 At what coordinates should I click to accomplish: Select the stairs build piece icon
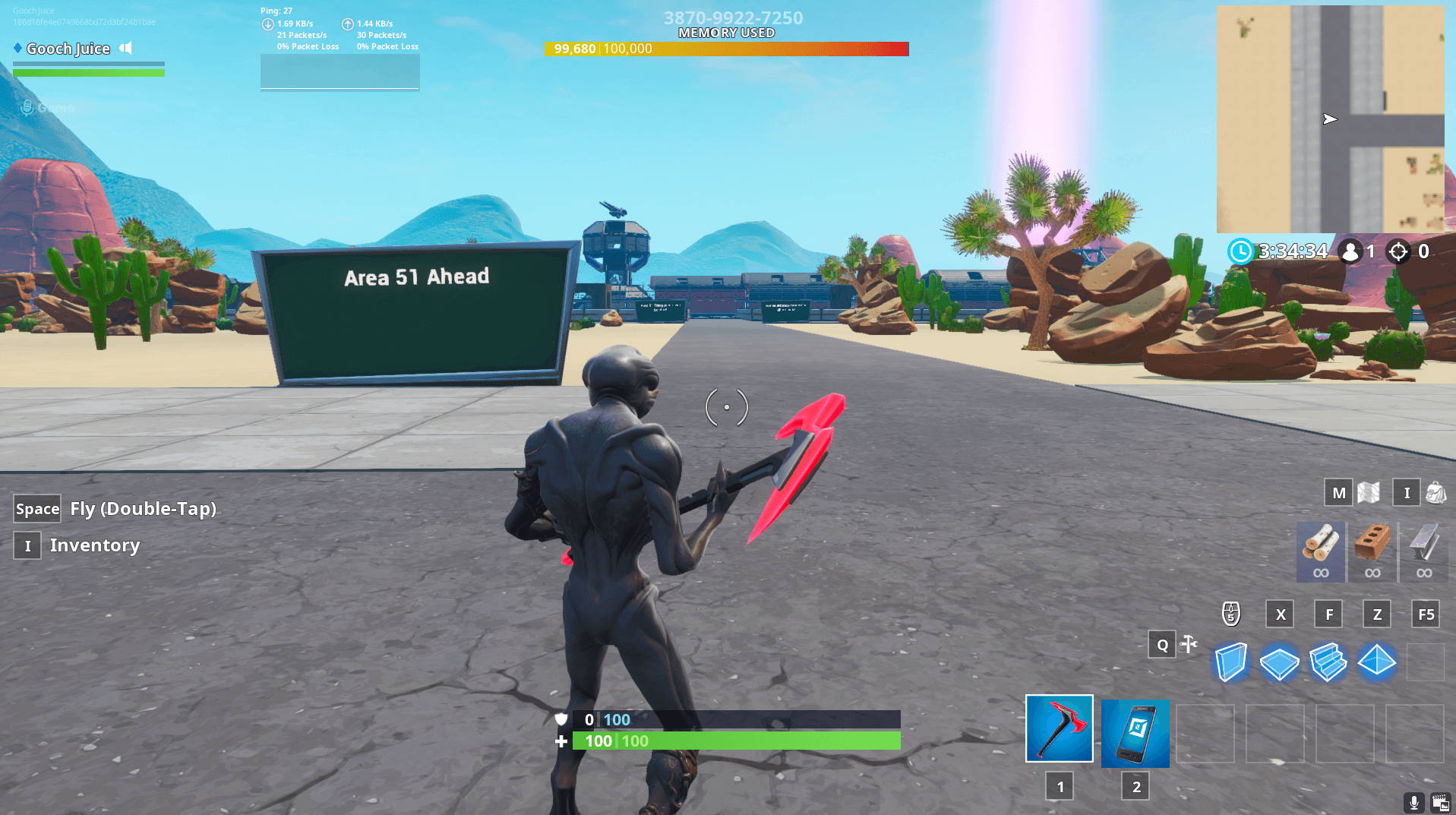click(x=1328, y=662)
